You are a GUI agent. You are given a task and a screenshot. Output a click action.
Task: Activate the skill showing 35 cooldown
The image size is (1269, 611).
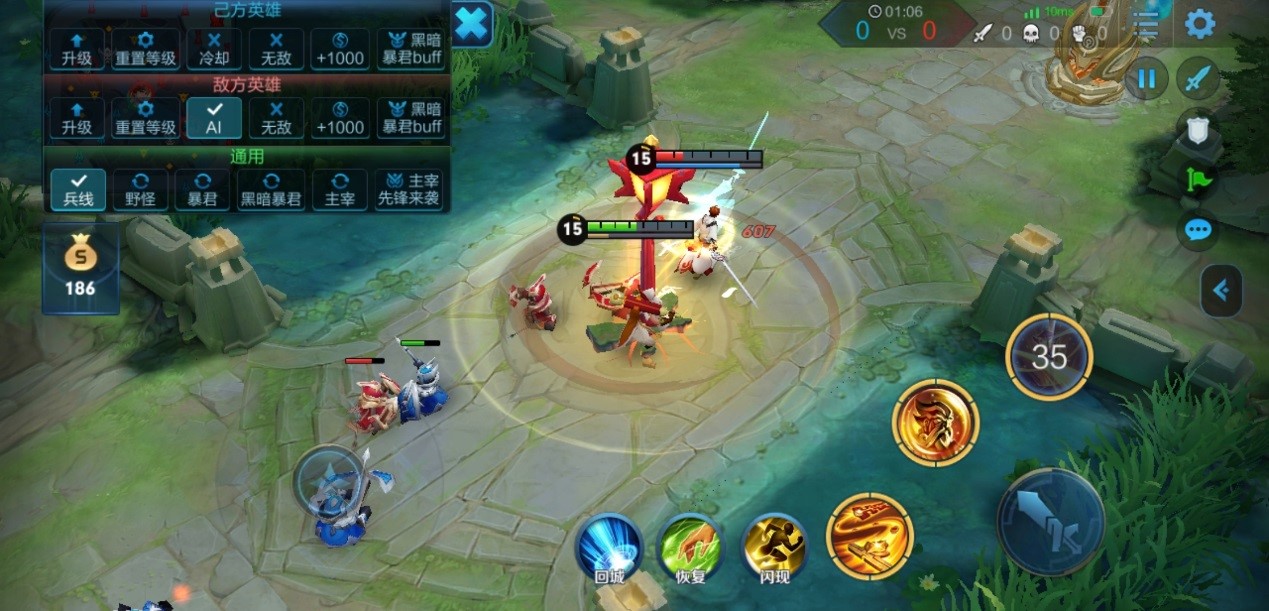[x=1048, y=357]
